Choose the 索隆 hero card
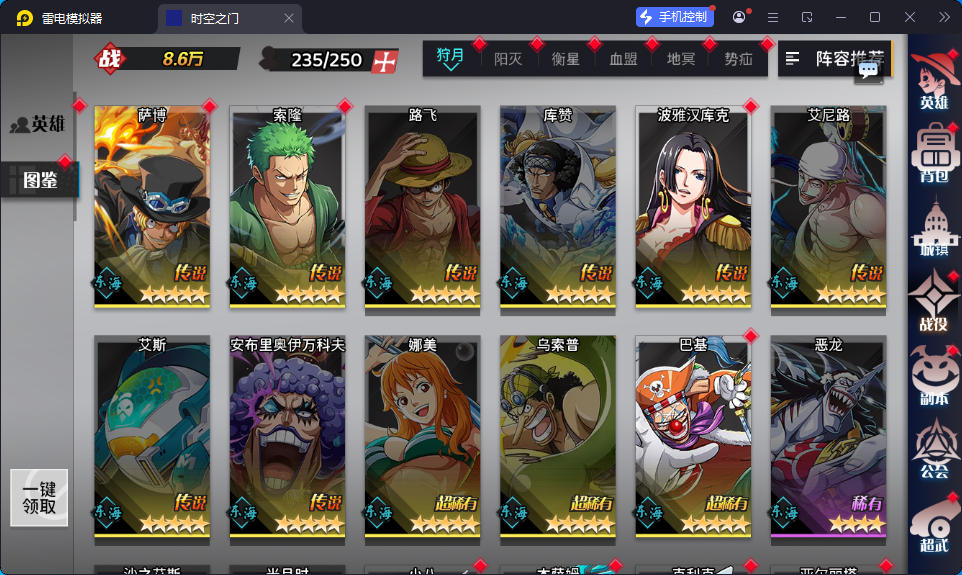962x575 pixels. [287, 205]
